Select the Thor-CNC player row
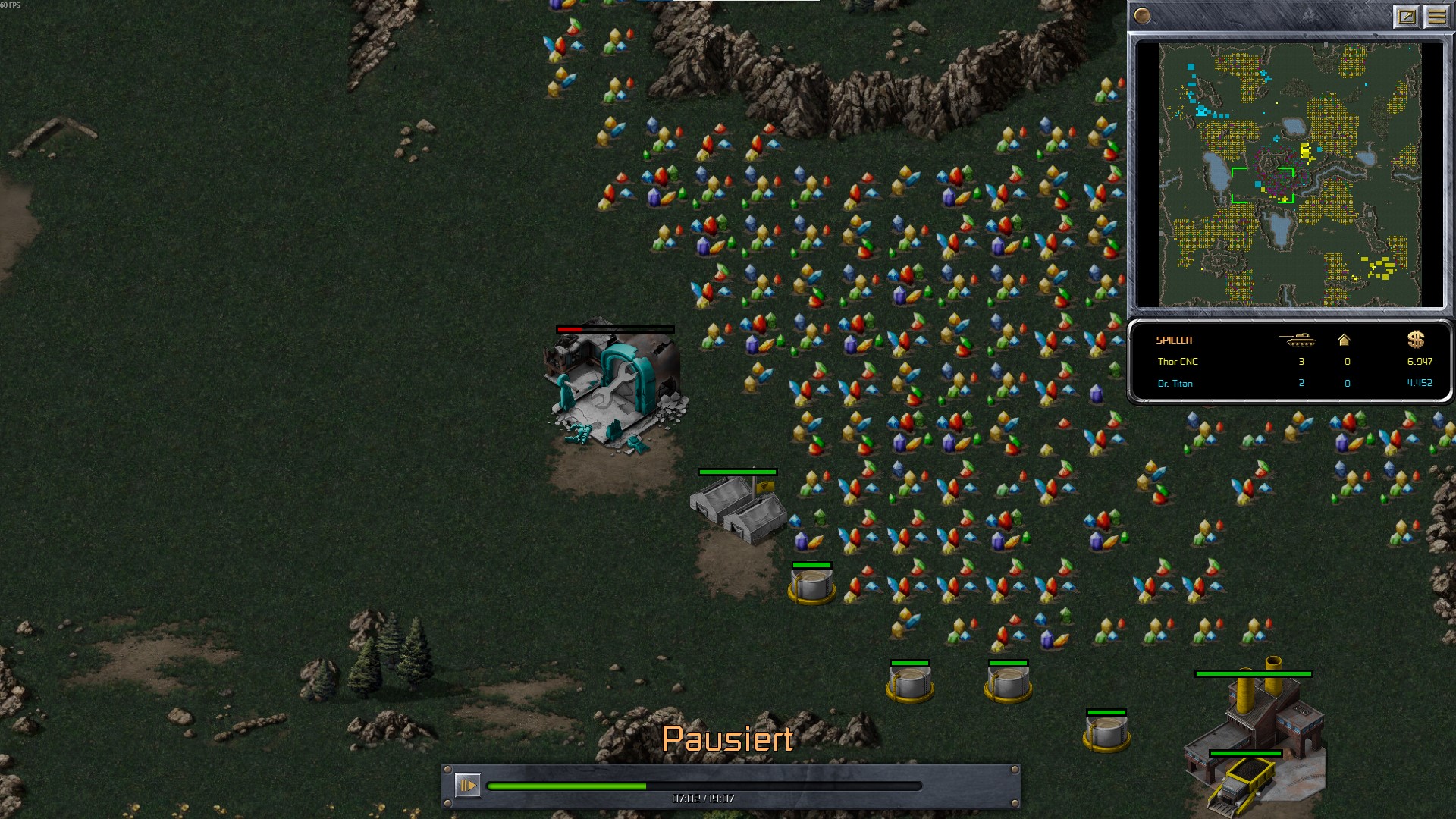1456x819 pixels. point(1289,362)
